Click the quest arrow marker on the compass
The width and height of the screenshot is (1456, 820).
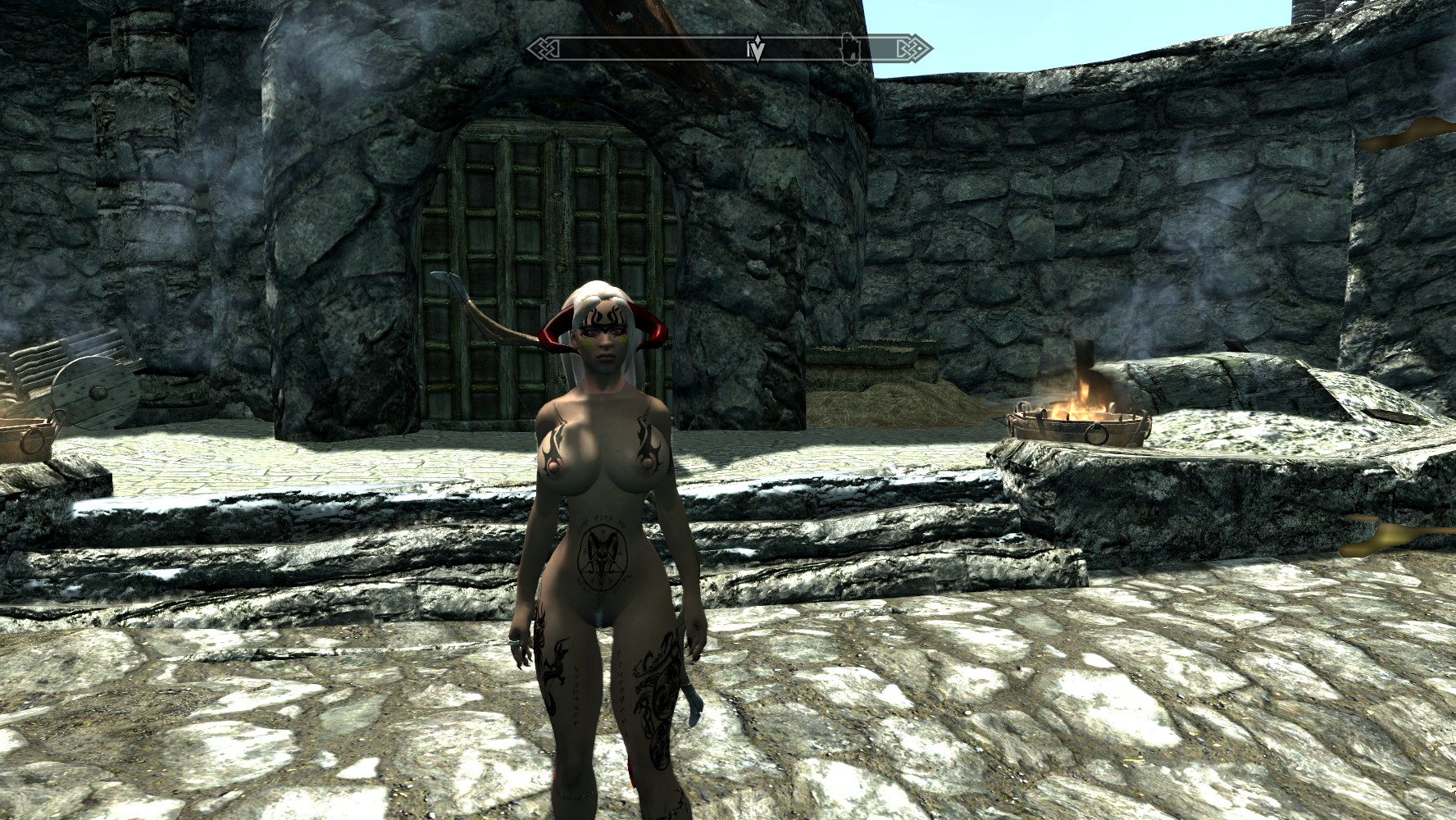click(x=758, y=49)
